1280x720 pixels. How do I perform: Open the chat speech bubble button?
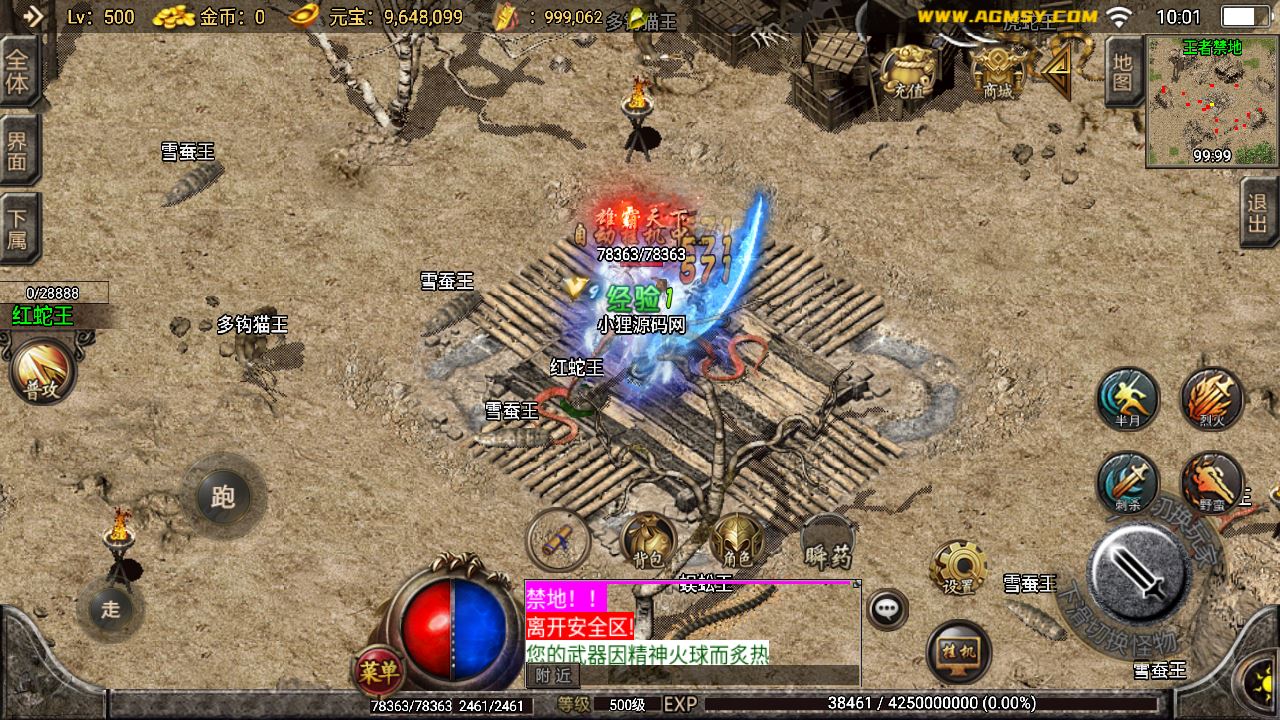pos(887,608)
